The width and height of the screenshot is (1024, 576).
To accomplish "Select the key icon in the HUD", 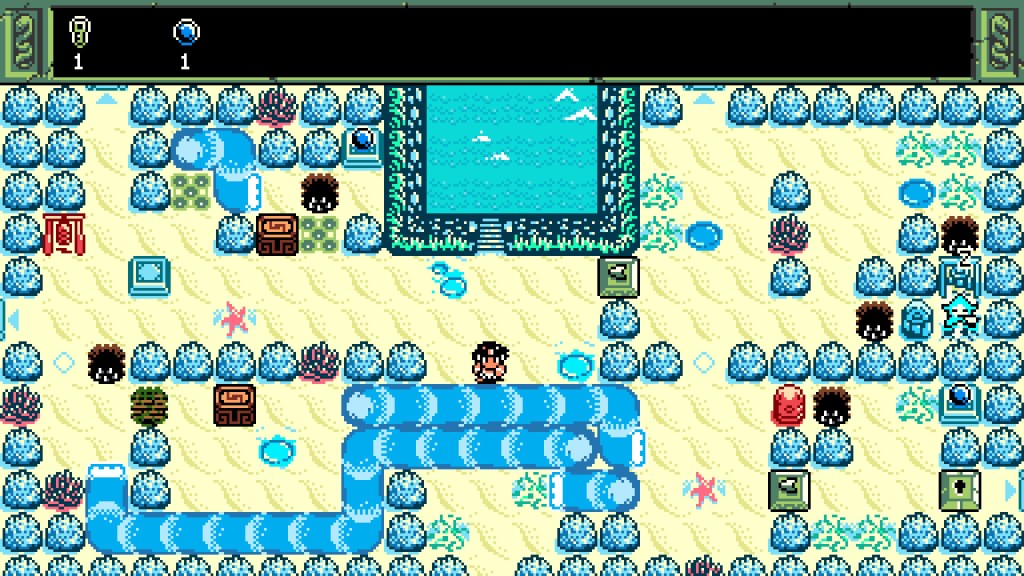I will pyautogui.click(x=78, y=33).
